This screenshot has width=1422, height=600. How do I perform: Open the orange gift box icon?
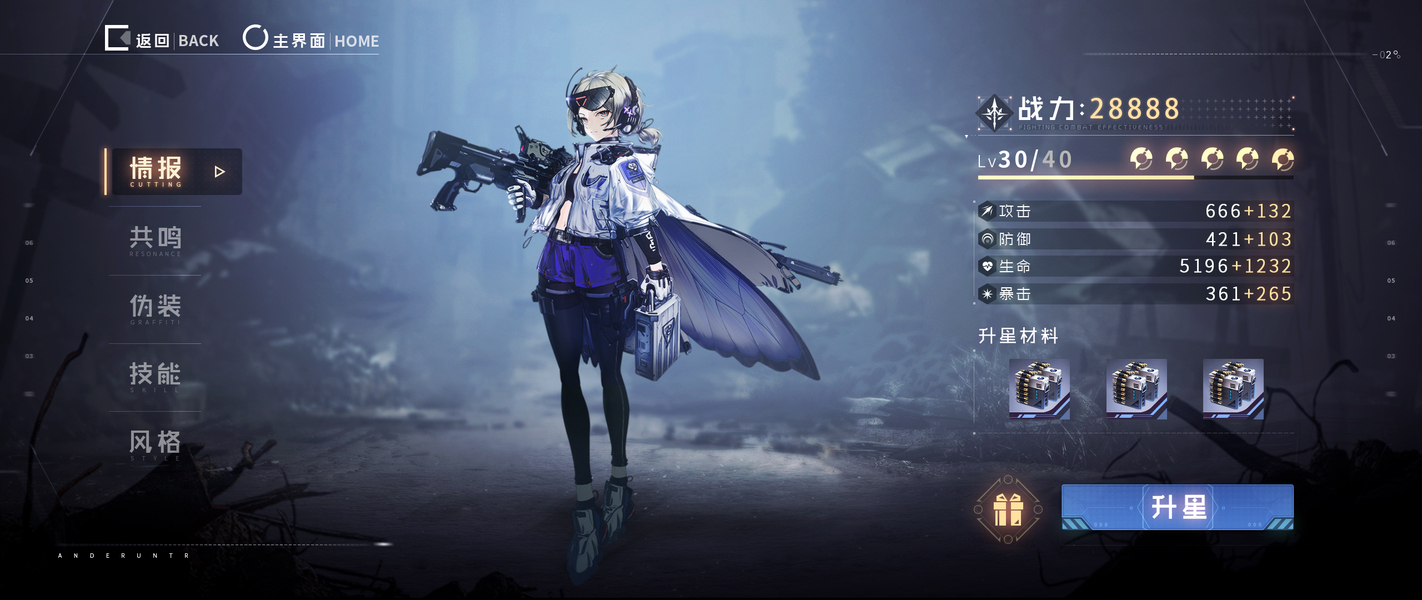pyautogui.click(x=1007, y=509)
